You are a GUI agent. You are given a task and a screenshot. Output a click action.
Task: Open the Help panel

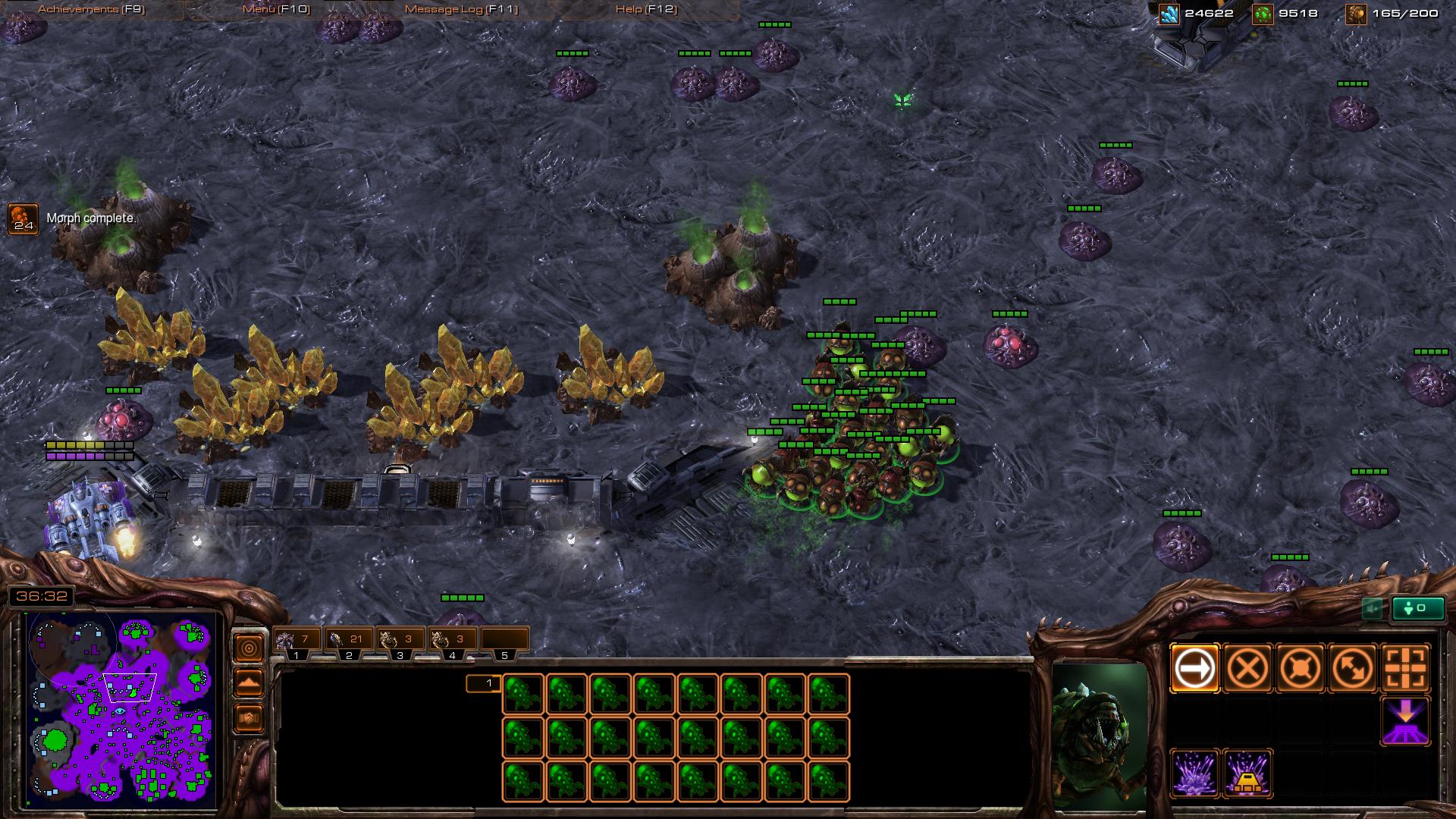(x=646, y=9)
